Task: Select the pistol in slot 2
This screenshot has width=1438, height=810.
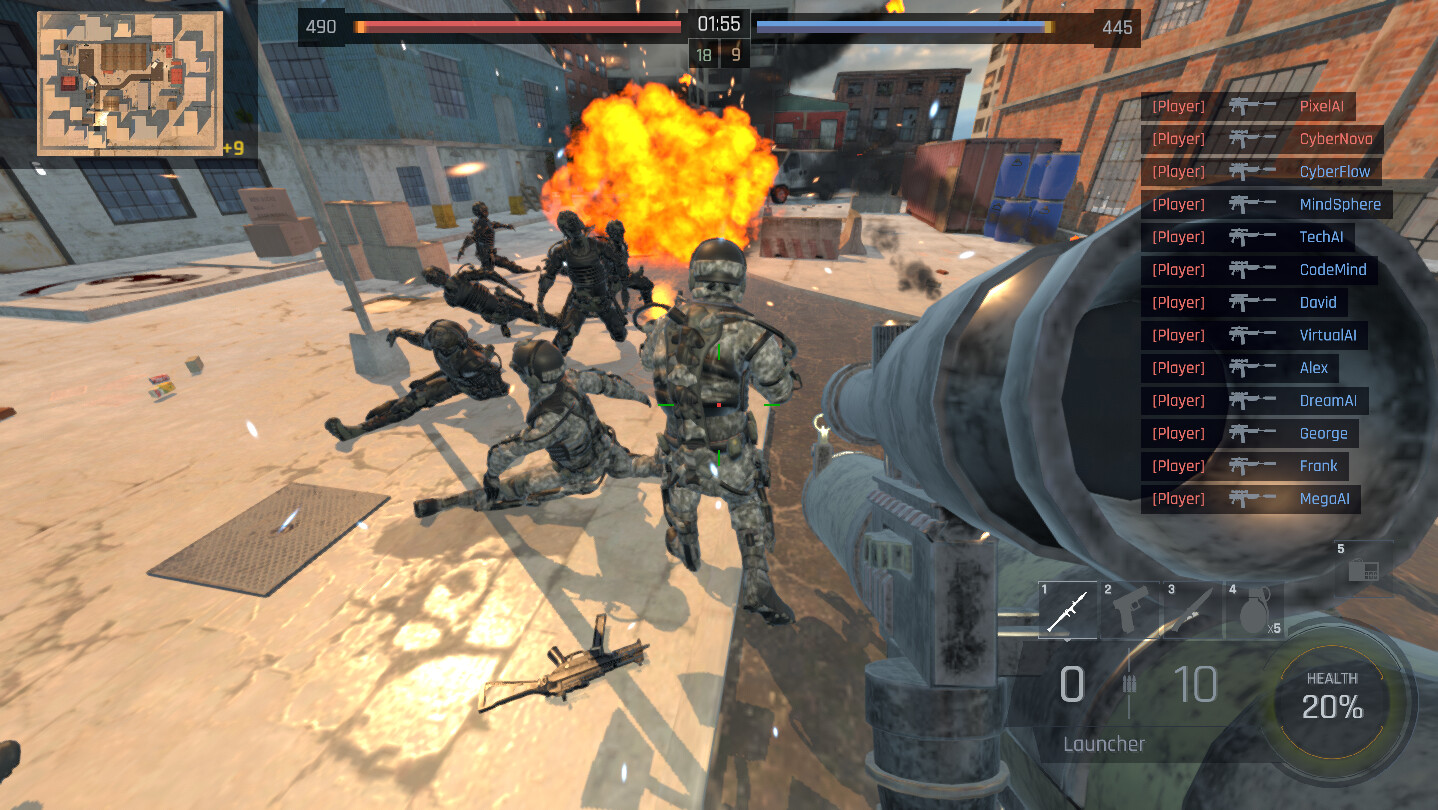Action: [x=1131, y=608]
